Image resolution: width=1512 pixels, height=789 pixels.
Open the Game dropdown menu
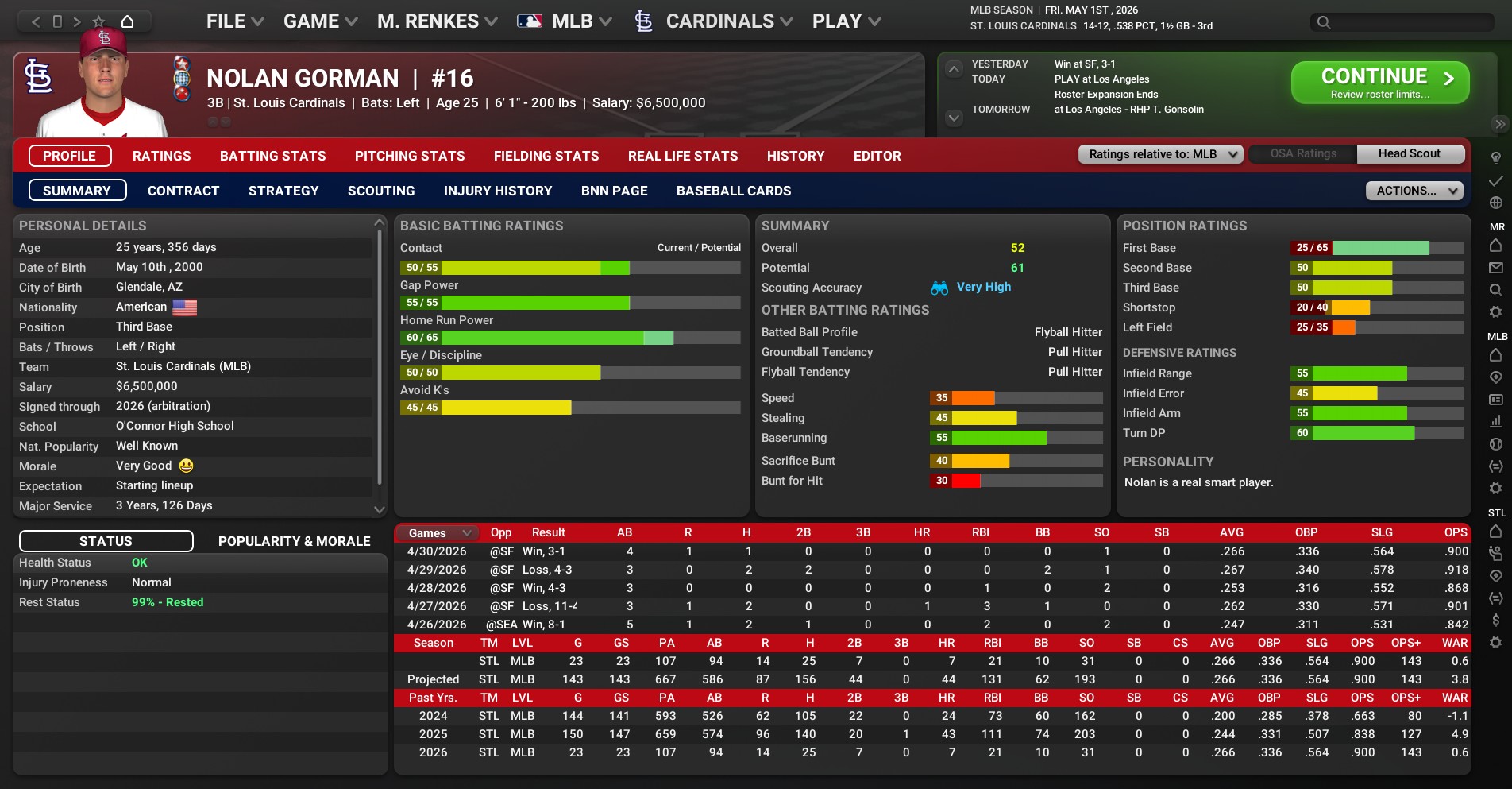pyautogui.click(x=320, y=21)
